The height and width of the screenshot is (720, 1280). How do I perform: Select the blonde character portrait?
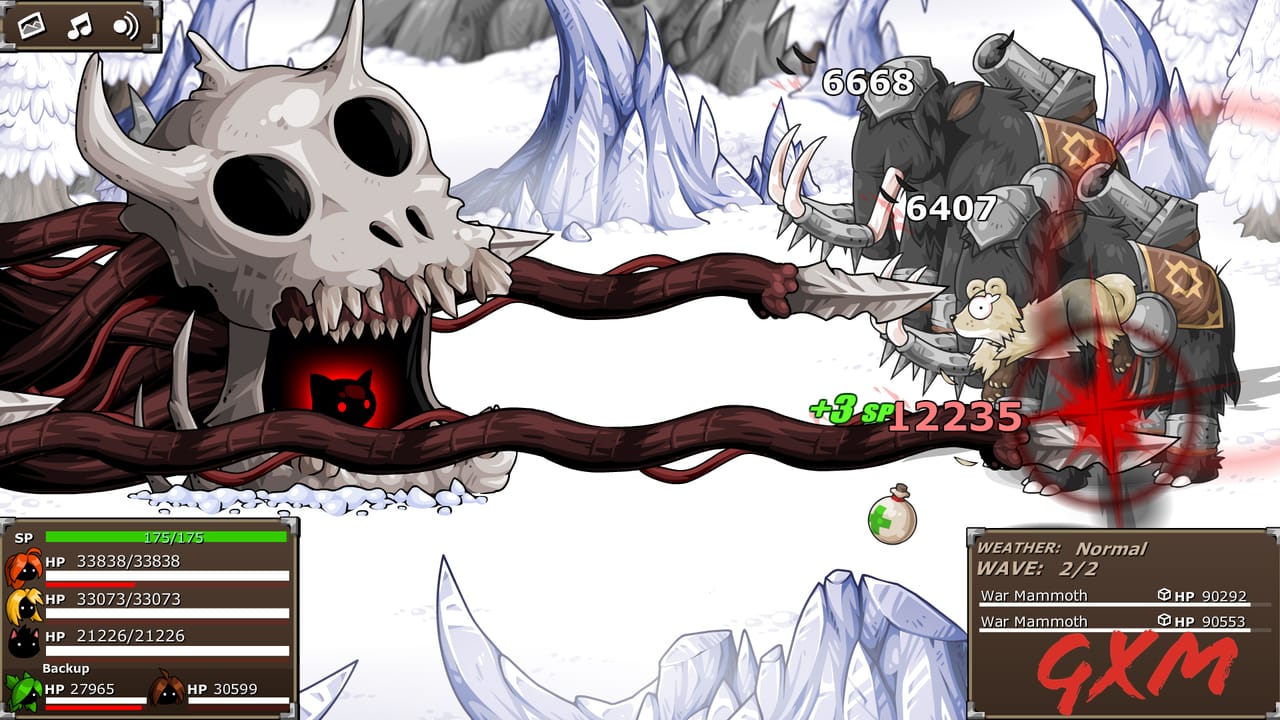pyautogui.click(x=24, y=605)
